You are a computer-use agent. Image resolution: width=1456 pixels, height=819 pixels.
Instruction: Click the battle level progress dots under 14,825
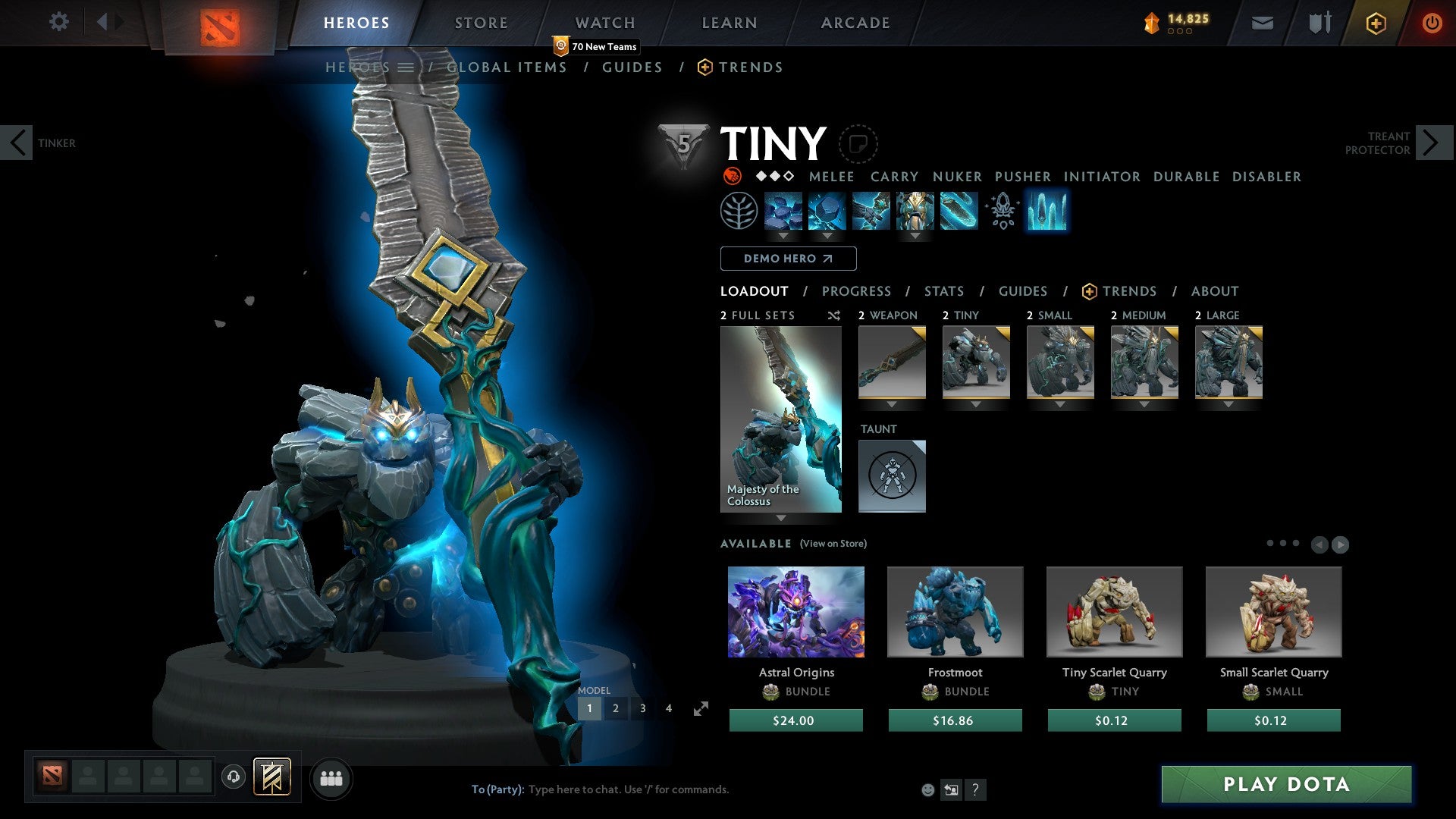click(1180, 32)
